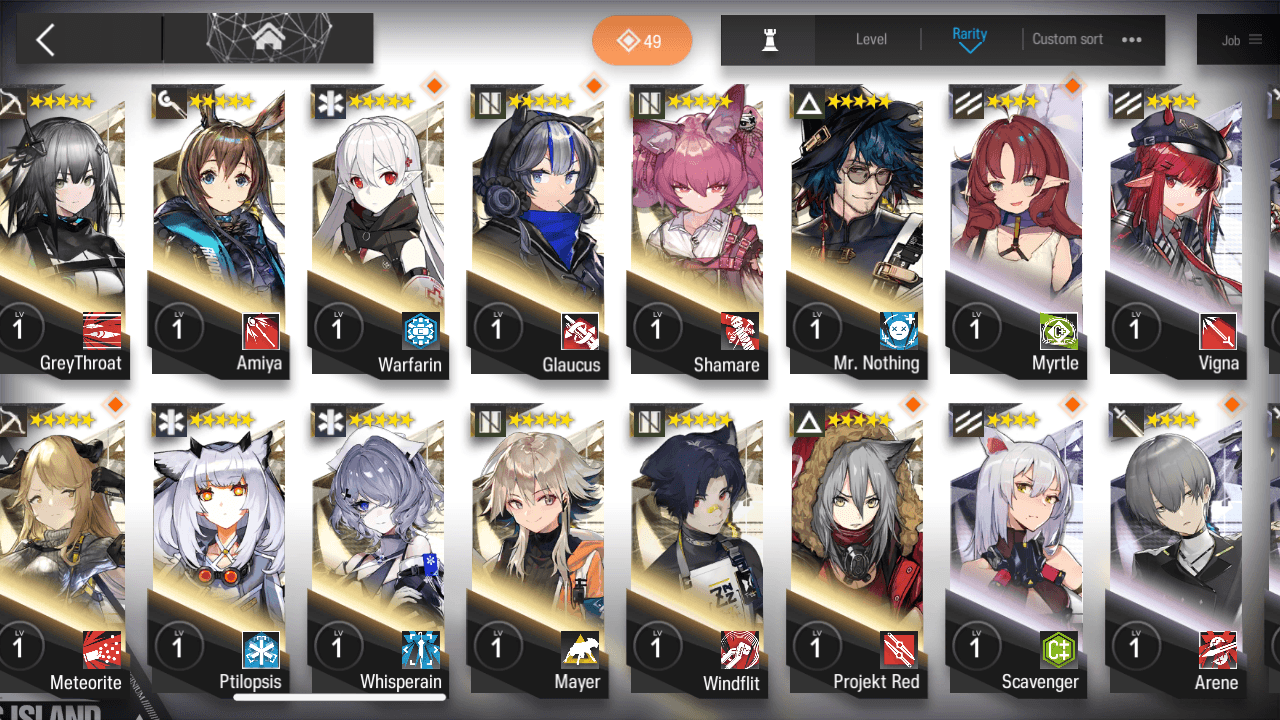1280x720 pixels.
Task: Choose the Mr. Nothing operator card
Action: [856, 230]
